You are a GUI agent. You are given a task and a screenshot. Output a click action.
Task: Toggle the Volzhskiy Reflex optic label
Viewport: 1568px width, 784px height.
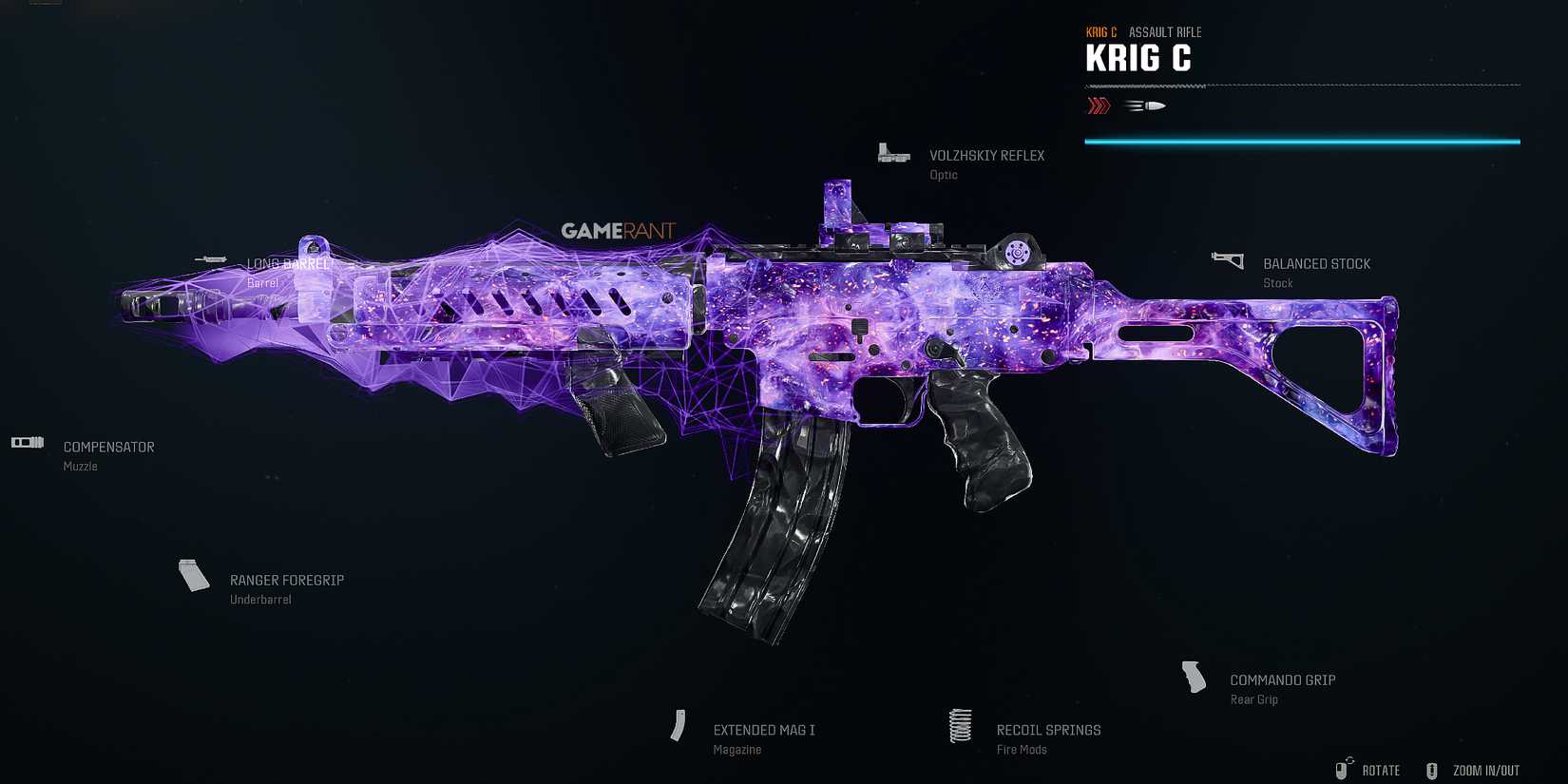(986, 155)
